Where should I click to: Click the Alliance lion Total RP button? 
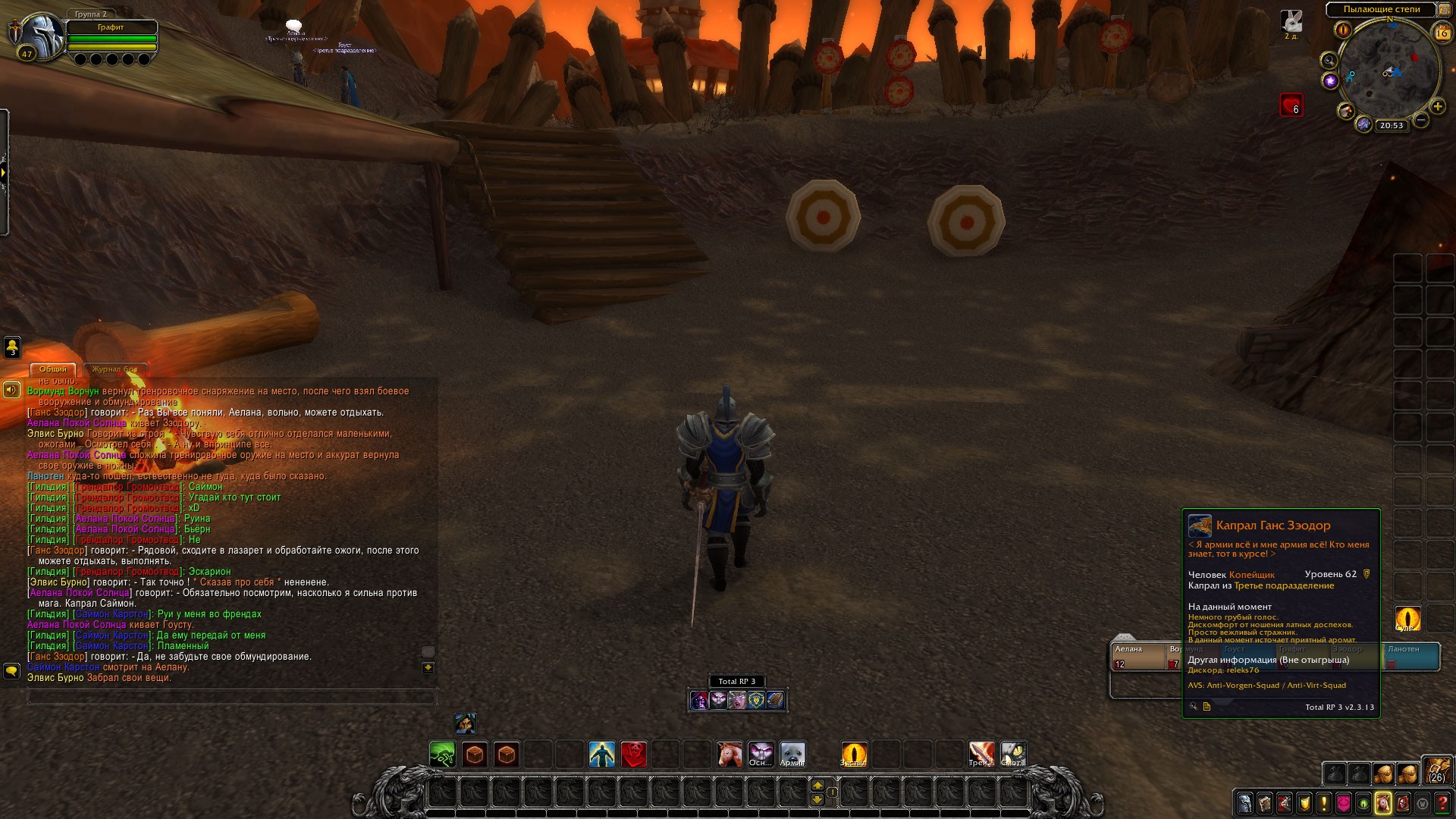tap(756, 700)
